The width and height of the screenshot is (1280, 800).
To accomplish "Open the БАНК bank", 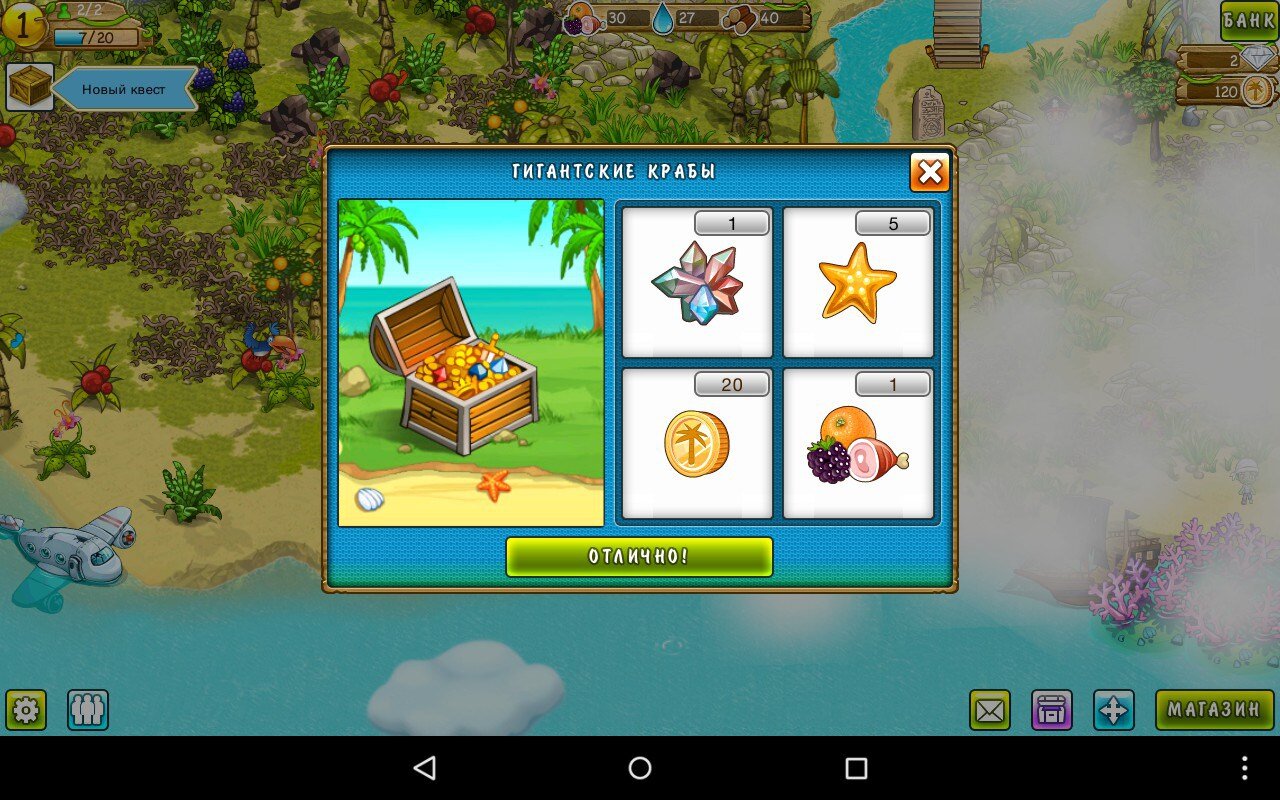I will 1249,21.
